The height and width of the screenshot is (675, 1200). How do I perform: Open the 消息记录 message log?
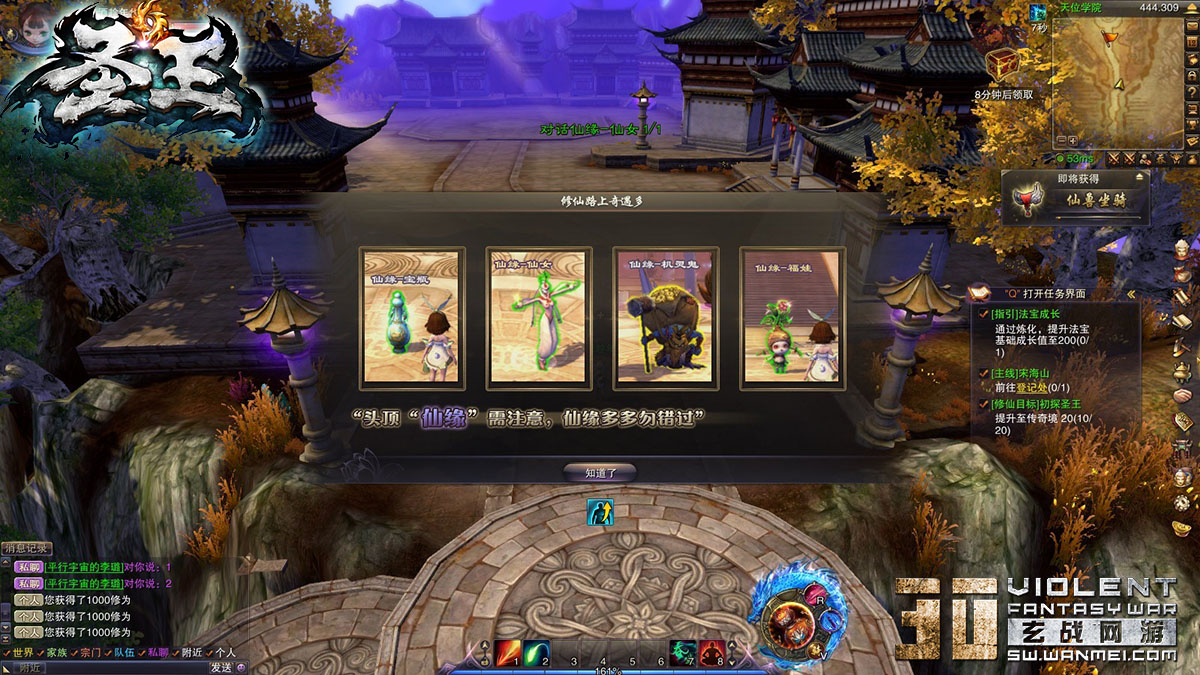click(x=27, y=548)
